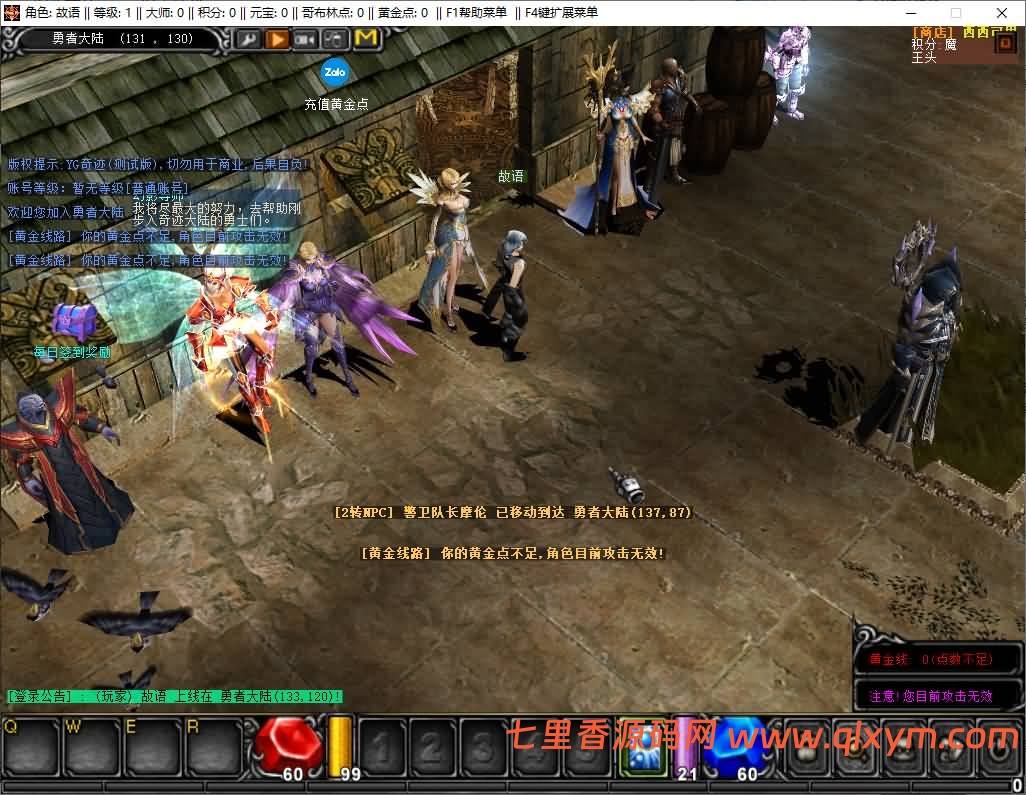Select the R skill hotkey slot
The width and height of the screenshot is (1026, 795).
click(x=213, y=746)
